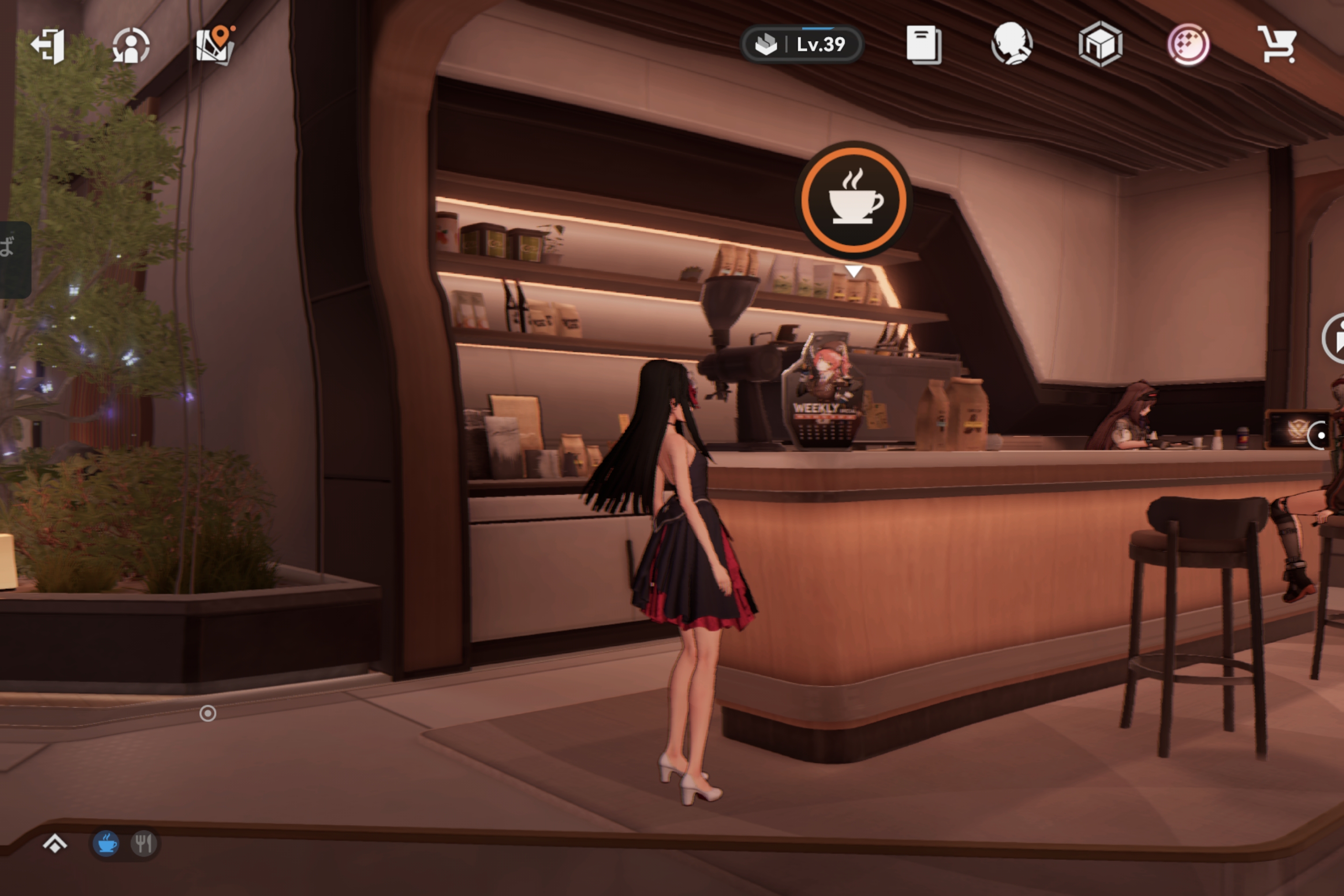The image size is (1344, 896).
Task: Select the Lv.39 level badge
Action: click(802, 45)
